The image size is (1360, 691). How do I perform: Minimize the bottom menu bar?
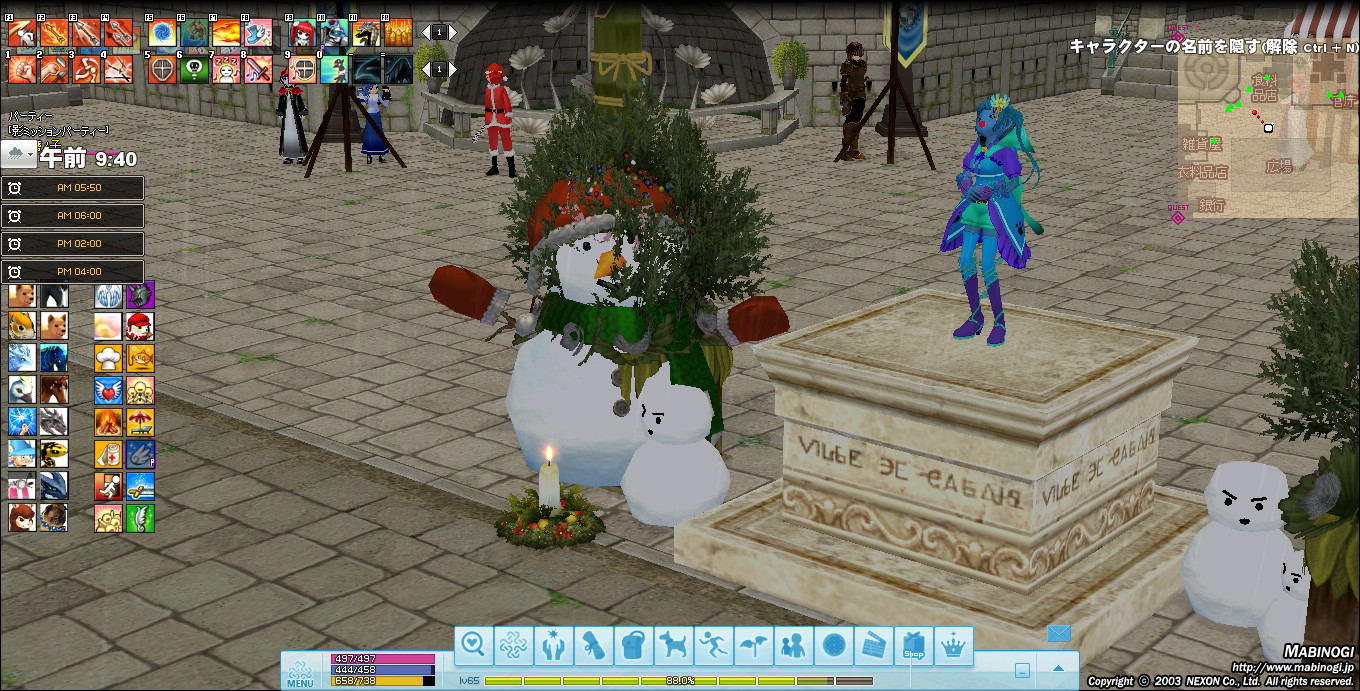[x=1022, y=671]
